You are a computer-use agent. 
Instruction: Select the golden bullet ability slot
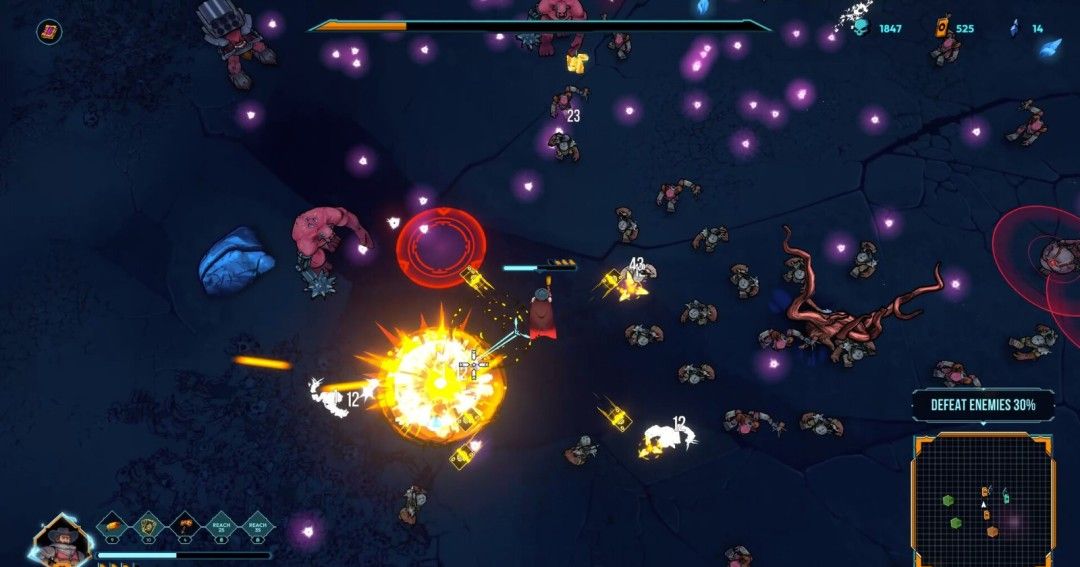point(113,525)
